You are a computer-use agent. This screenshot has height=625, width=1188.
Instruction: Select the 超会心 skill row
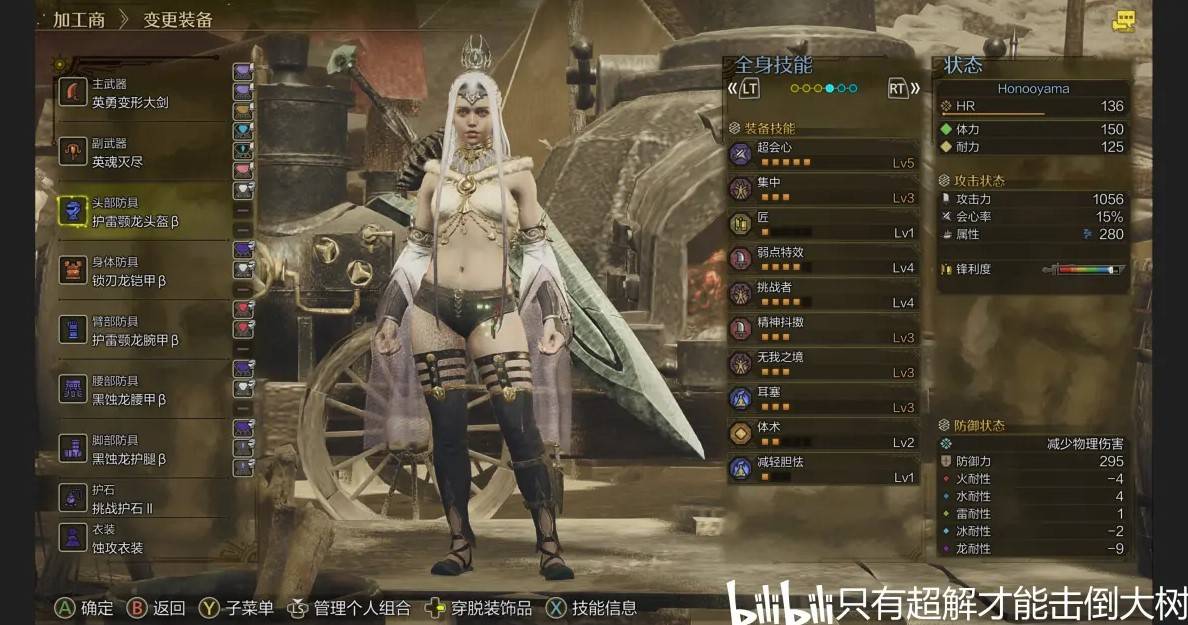pos(822,154)
